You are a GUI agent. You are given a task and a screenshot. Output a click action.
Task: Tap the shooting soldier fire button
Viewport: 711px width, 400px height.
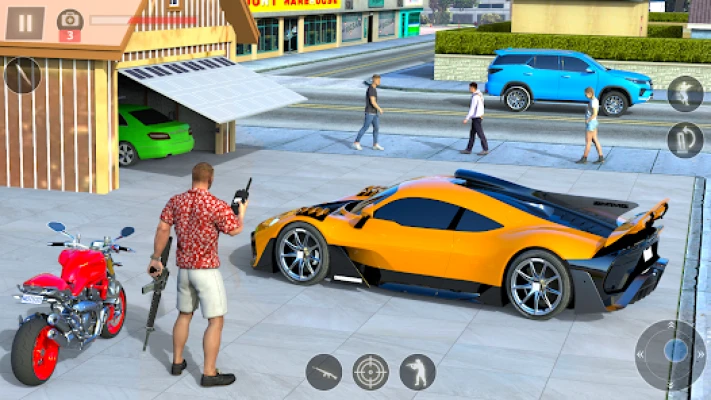click(x=417, y=372)
